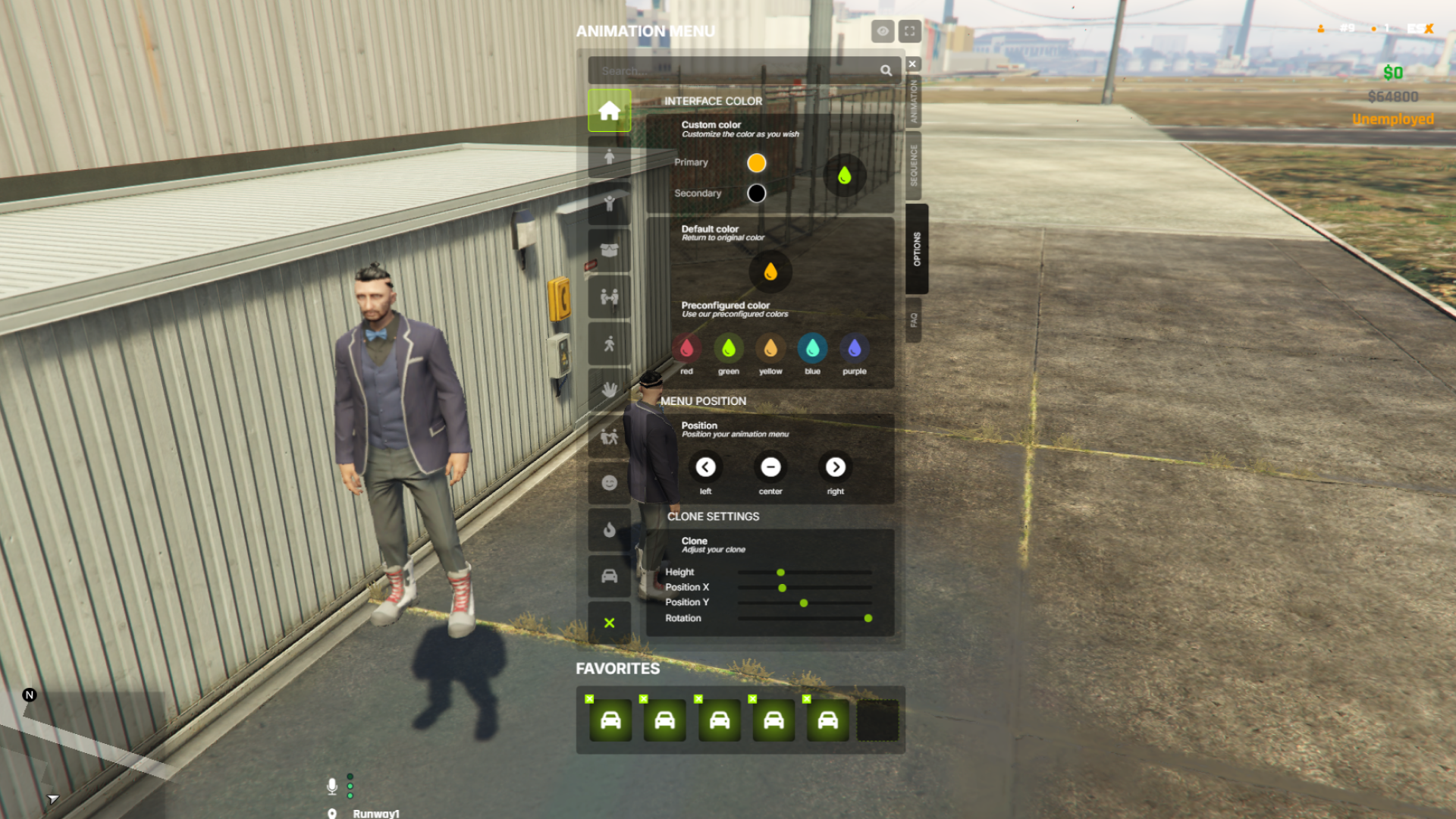Restore the default color droplet
The image size is (1456, 819).
770,271
